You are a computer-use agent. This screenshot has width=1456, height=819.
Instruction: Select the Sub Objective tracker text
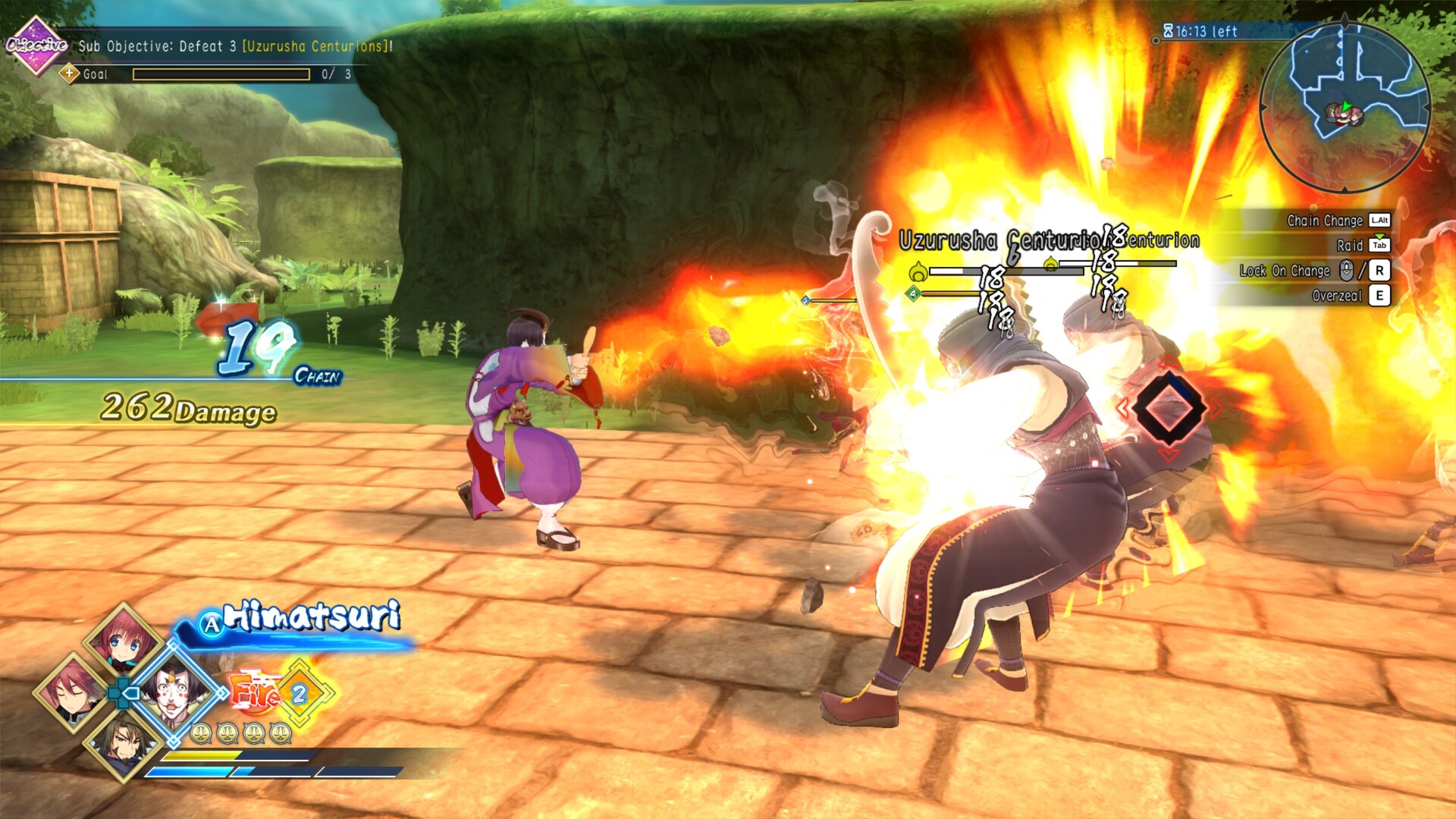(x=235, y=46)
